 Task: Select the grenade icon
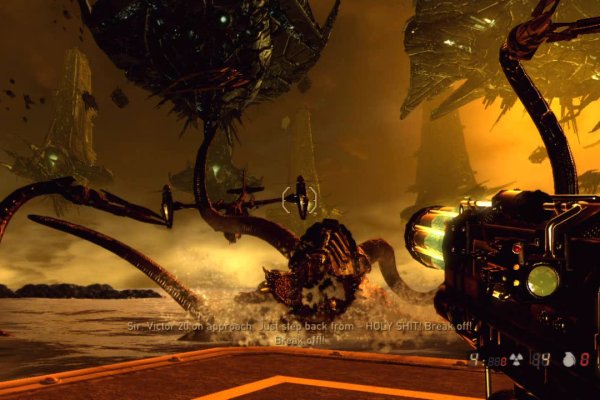pos(569,359)
